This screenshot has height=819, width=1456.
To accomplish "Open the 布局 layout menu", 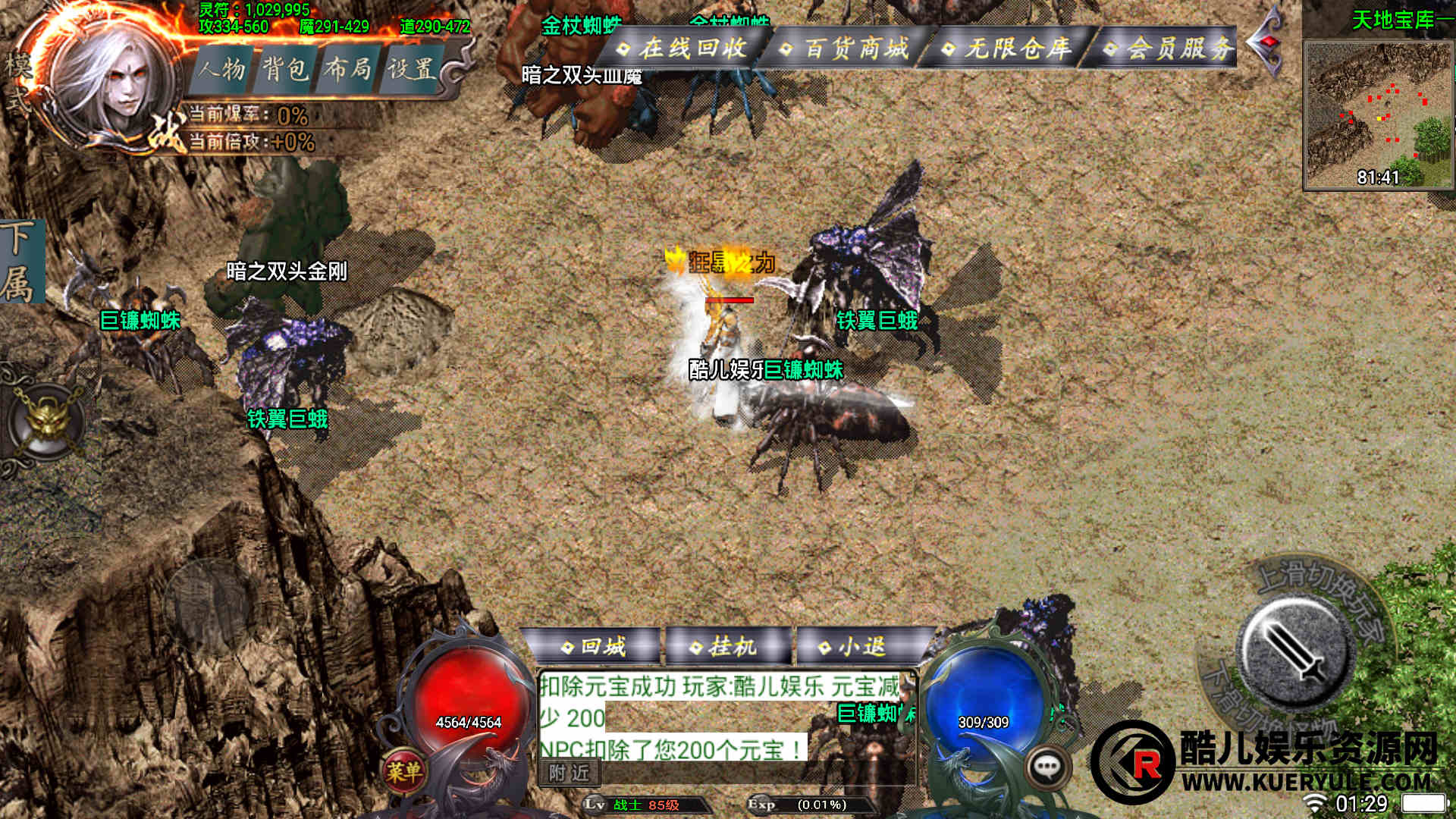I will 348,70.
